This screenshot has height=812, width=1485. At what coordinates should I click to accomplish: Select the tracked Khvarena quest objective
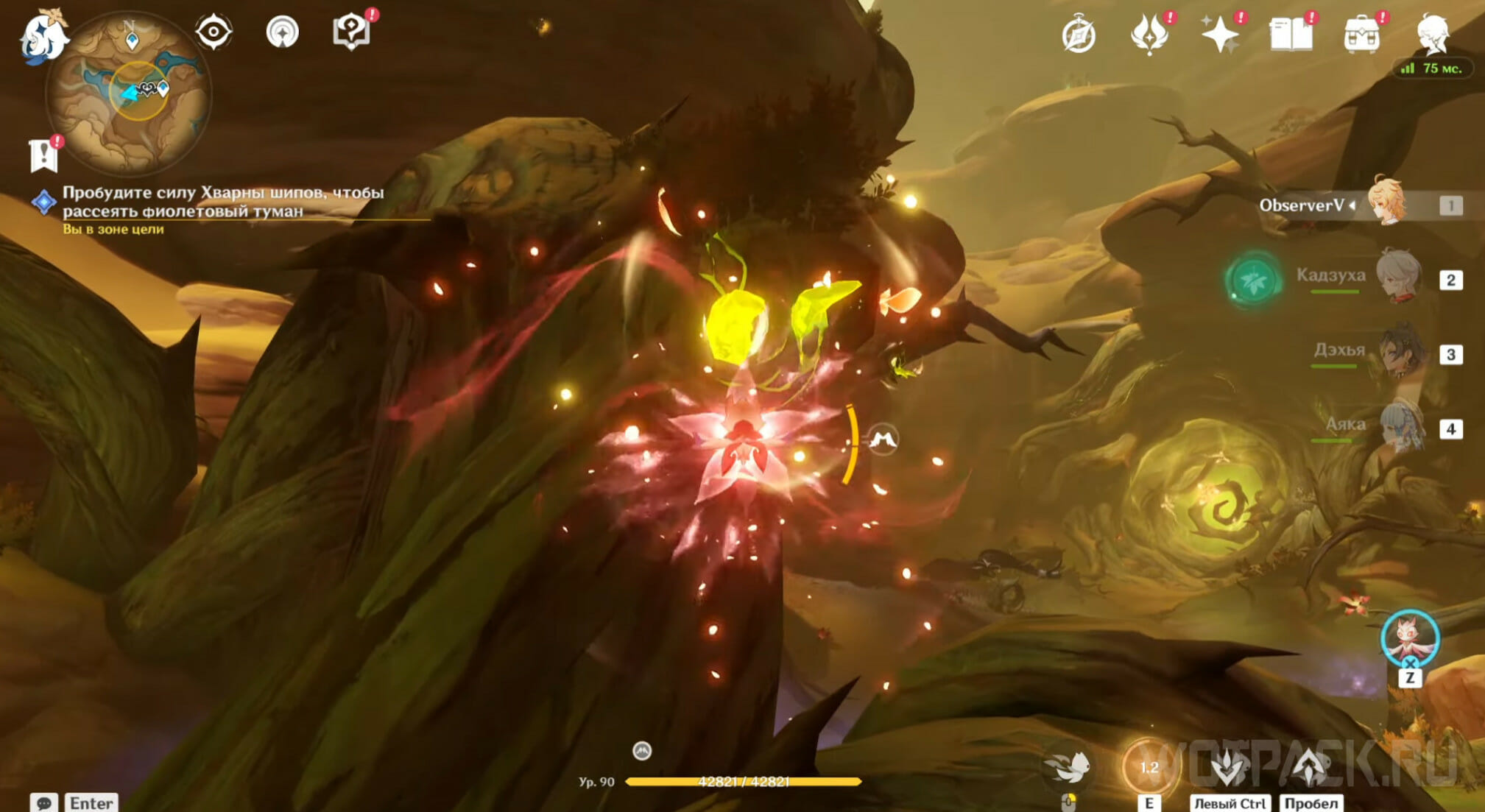click(221, 202)
